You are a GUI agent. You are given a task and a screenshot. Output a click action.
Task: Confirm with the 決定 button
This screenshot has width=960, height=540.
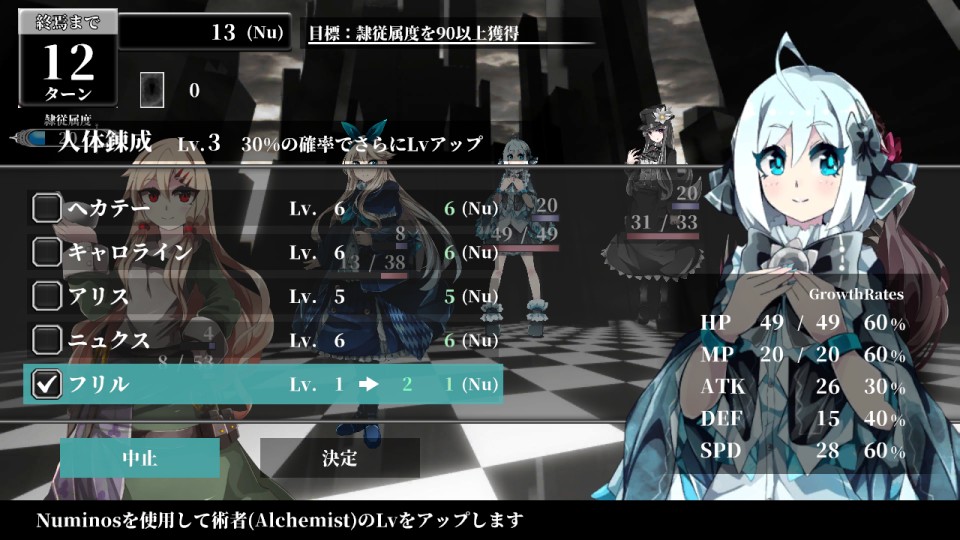[340, 459]
